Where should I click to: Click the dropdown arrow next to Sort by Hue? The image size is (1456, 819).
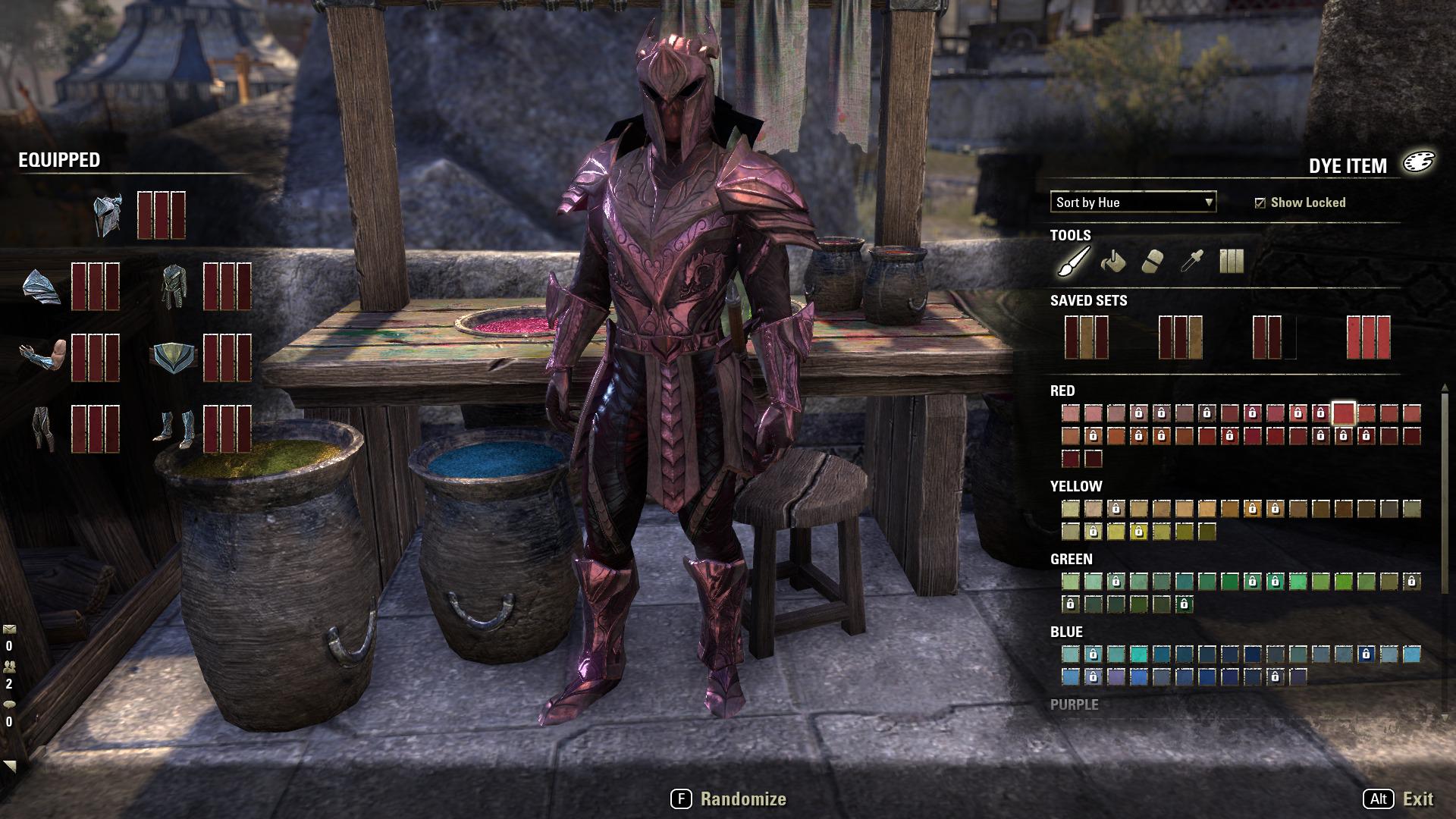(x=1207, y=202)
